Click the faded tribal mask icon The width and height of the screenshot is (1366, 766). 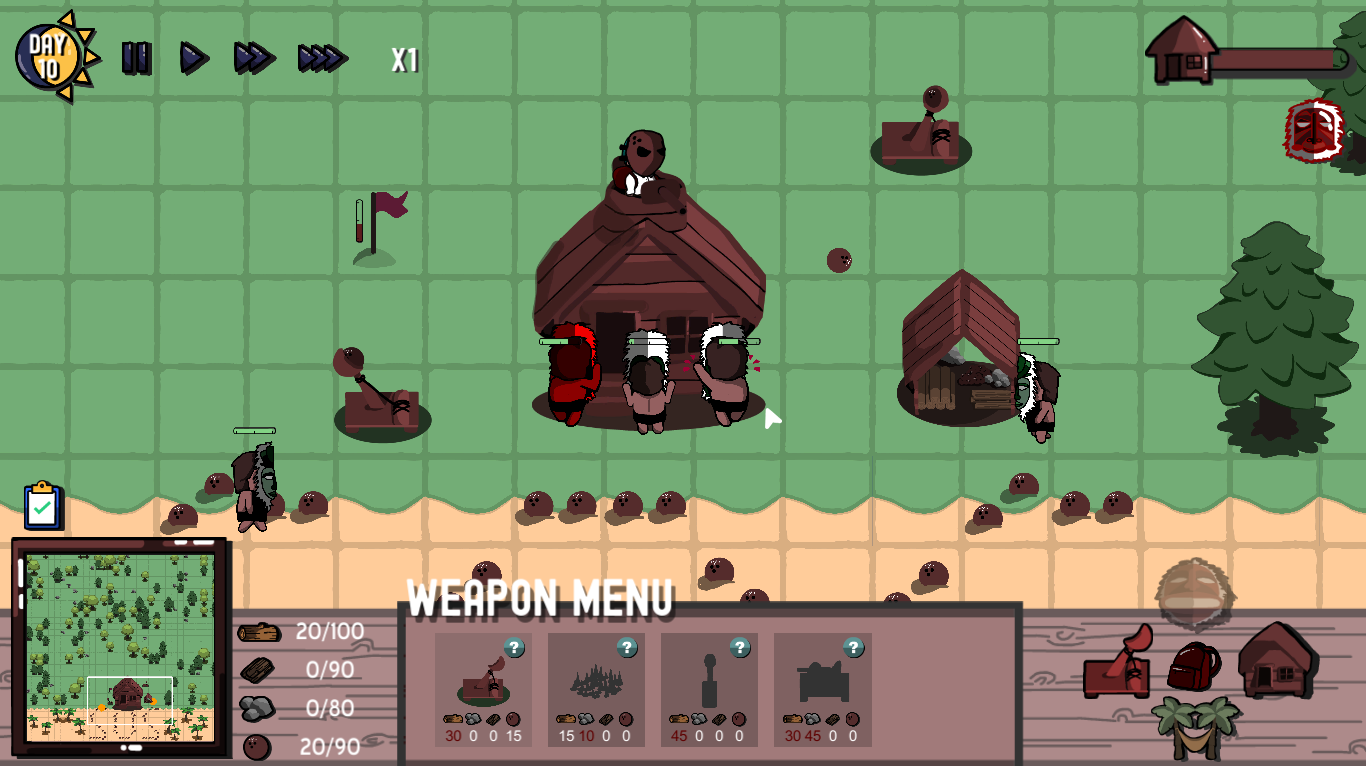click(1195, 593)
